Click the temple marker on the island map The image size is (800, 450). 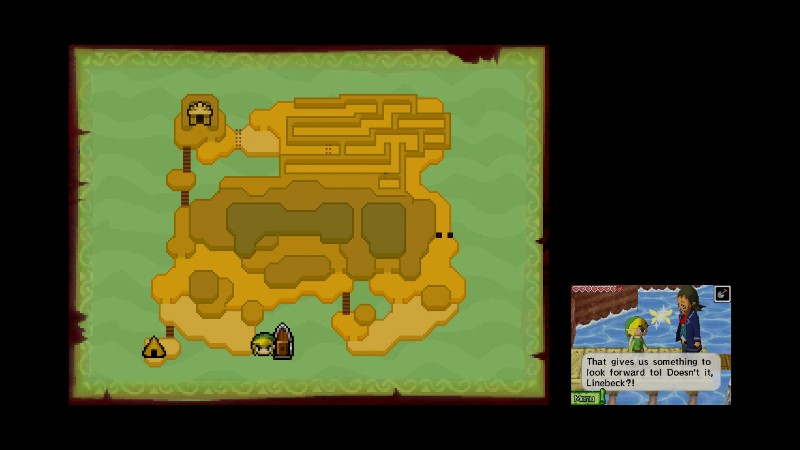[200, 113]
